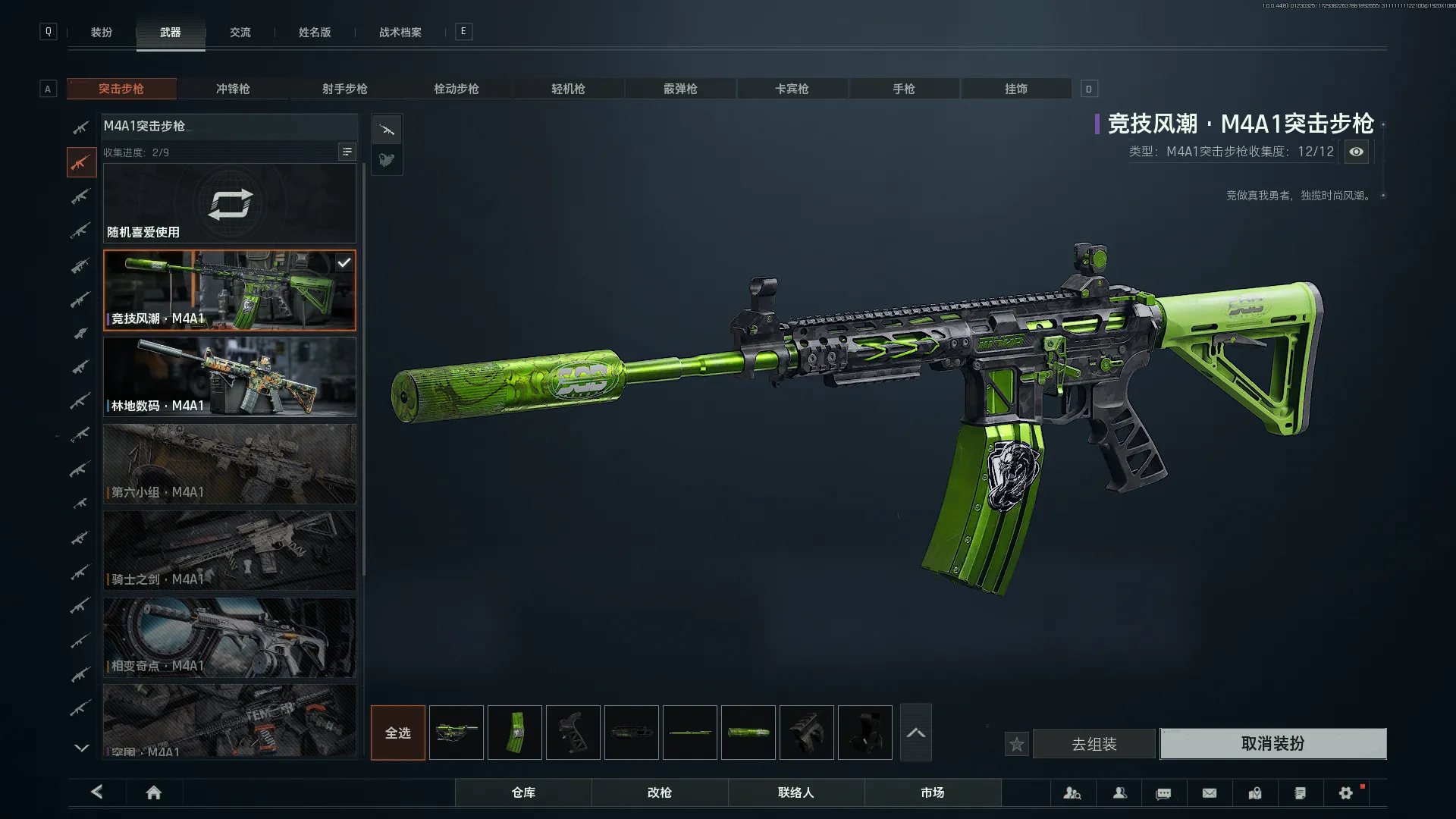Screen dimensions: 1456x819
Task: Open the settings gear icon
Action: 1346,792
